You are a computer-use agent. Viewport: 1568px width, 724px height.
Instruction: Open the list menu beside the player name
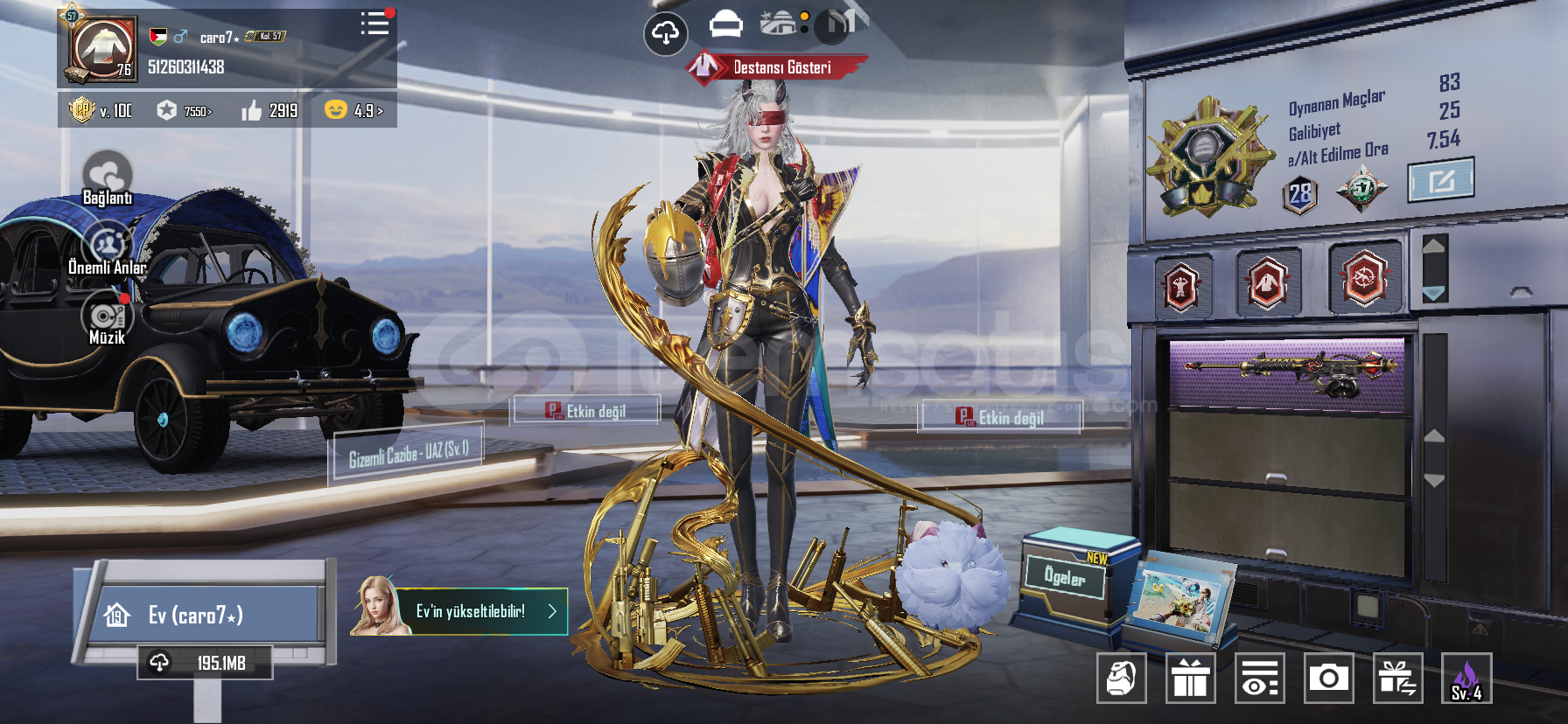[x=375, y=24]
